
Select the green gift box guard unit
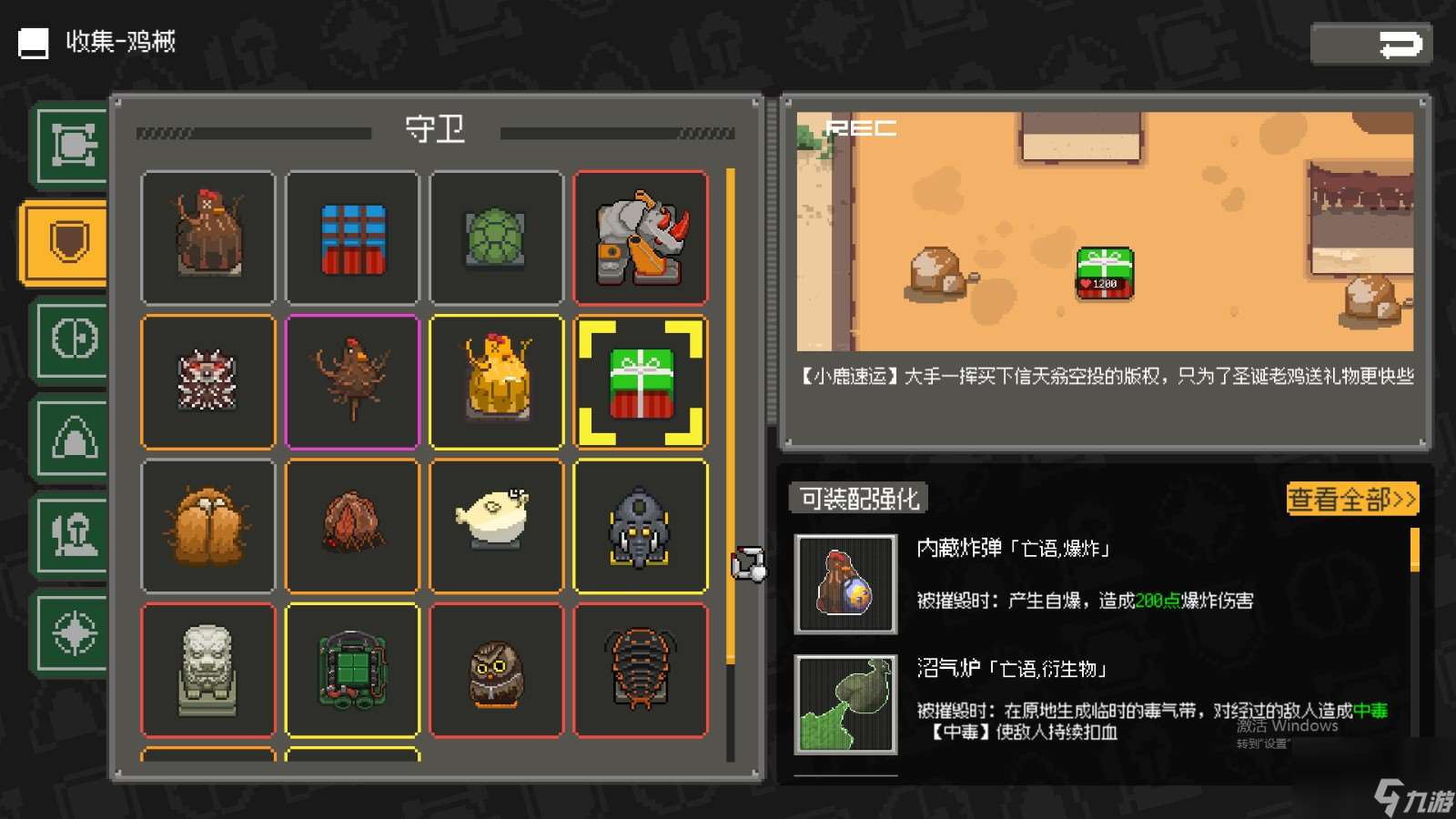pos(642,382)
